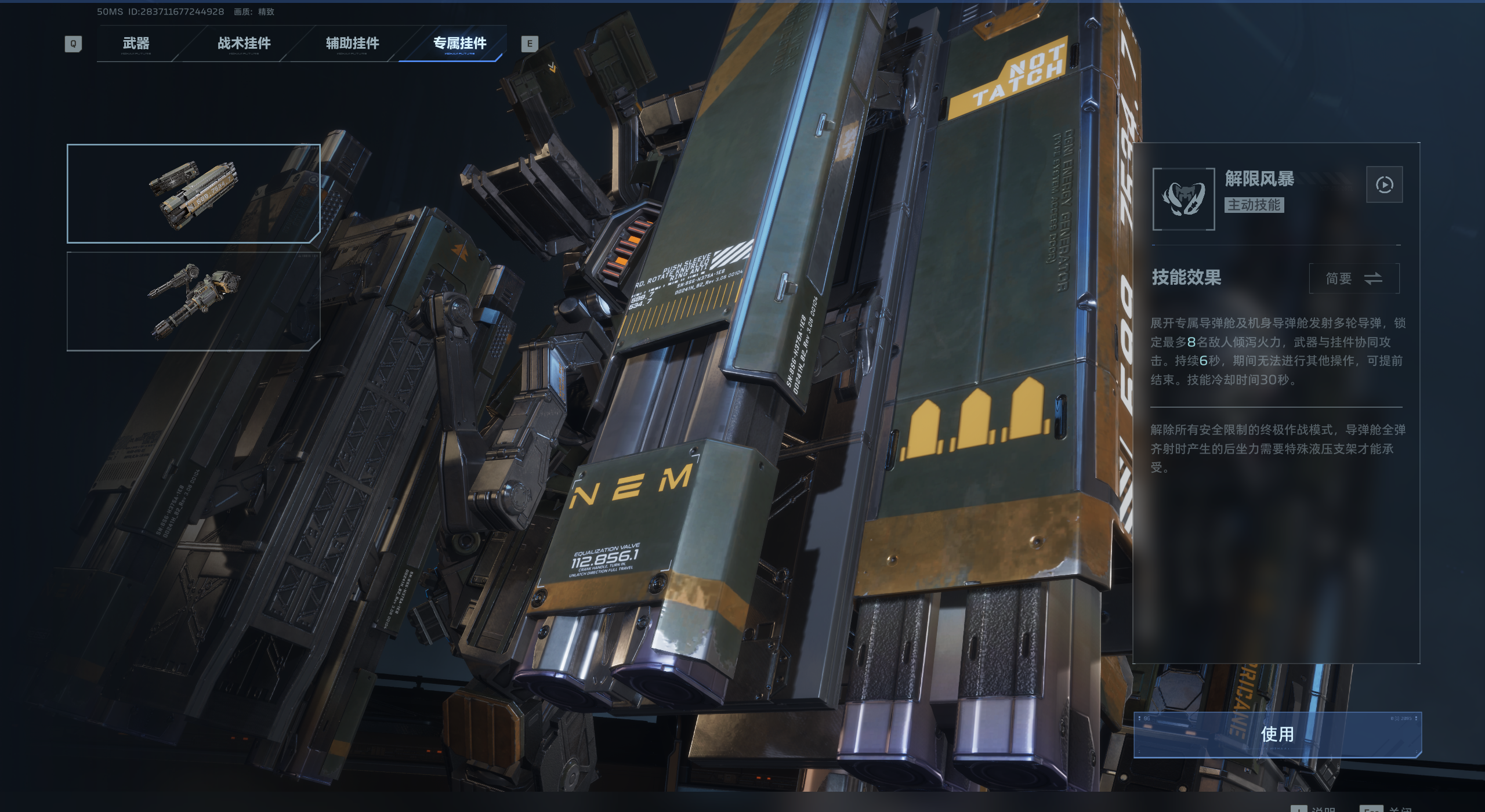
Task: Open the 战术挂件 tab
Action: [x=244, y=43]
